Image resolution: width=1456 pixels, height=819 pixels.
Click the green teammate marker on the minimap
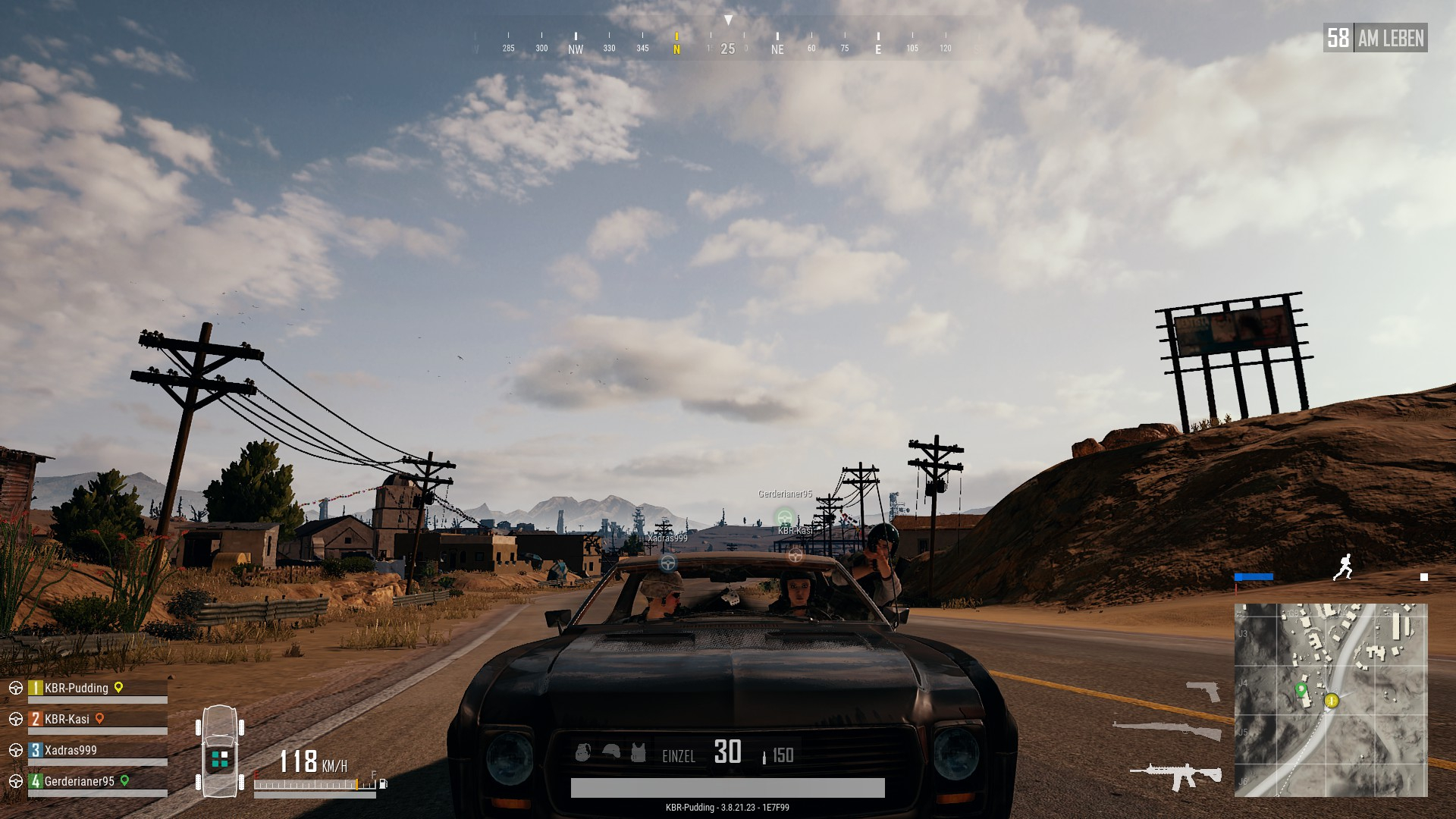point(1301,689)
